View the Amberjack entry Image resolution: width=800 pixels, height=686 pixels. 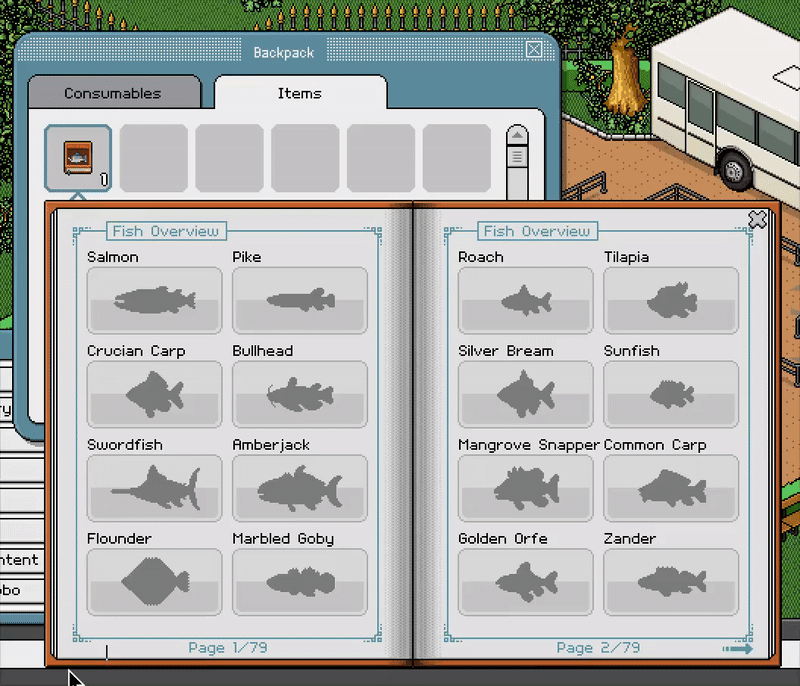[300, 488]
